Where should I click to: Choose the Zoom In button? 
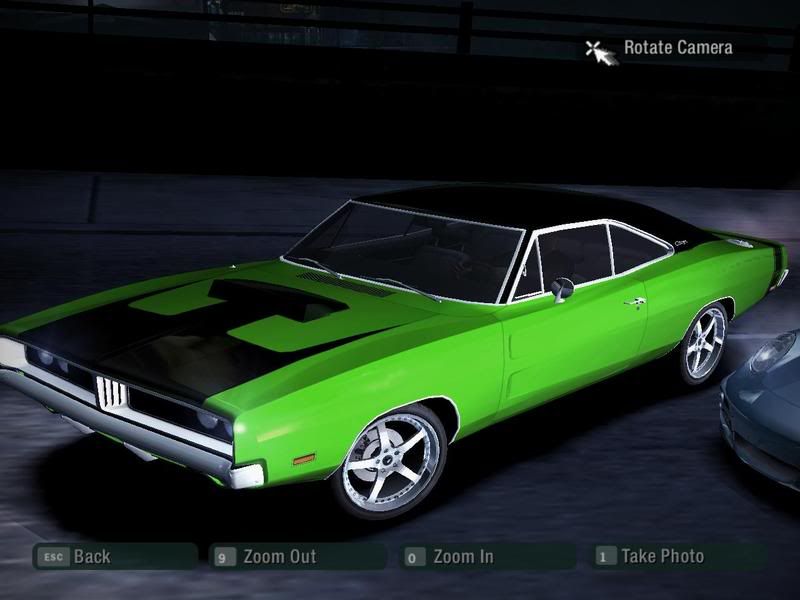tap(462, 557)
